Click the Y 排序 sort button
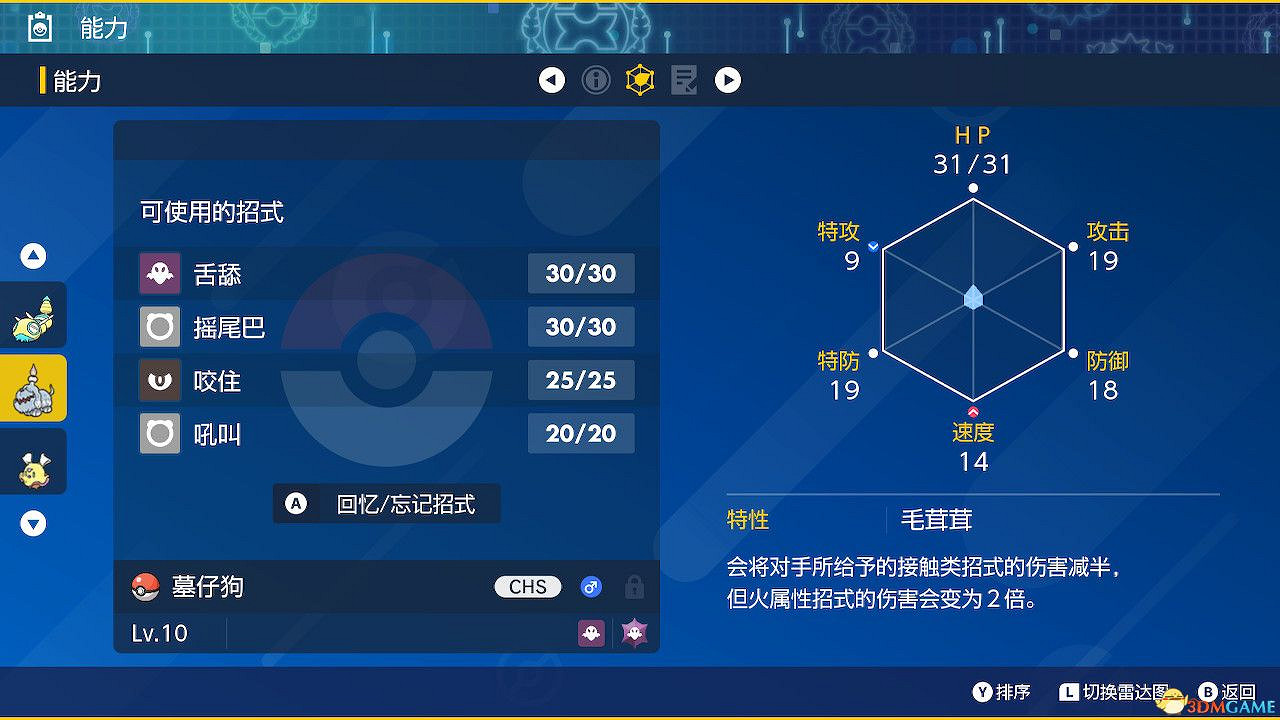Screen dimensions: 1280x720 (1000, 690)
